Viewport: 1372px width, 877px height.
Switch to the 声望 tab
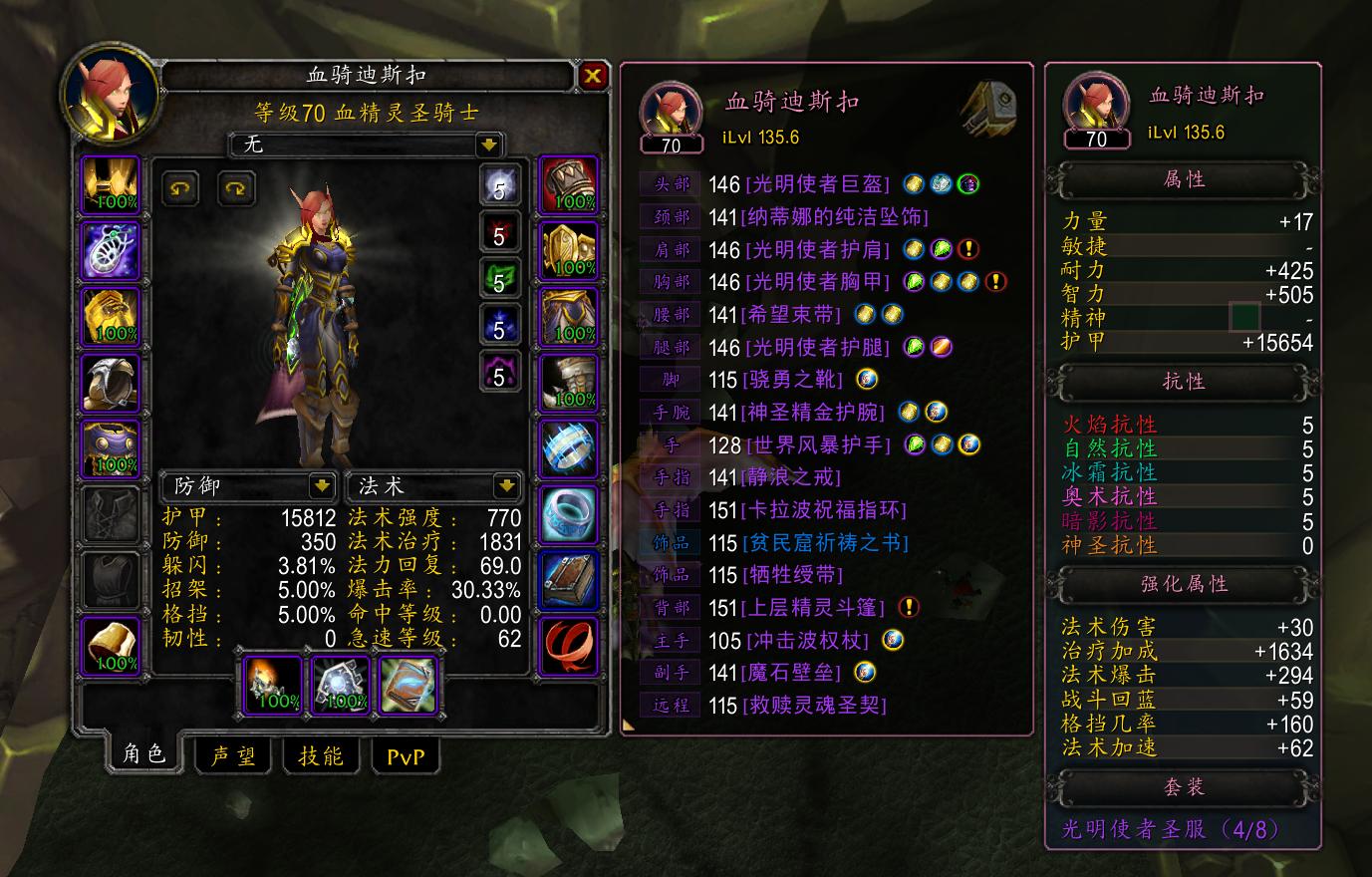pos(232,755)
